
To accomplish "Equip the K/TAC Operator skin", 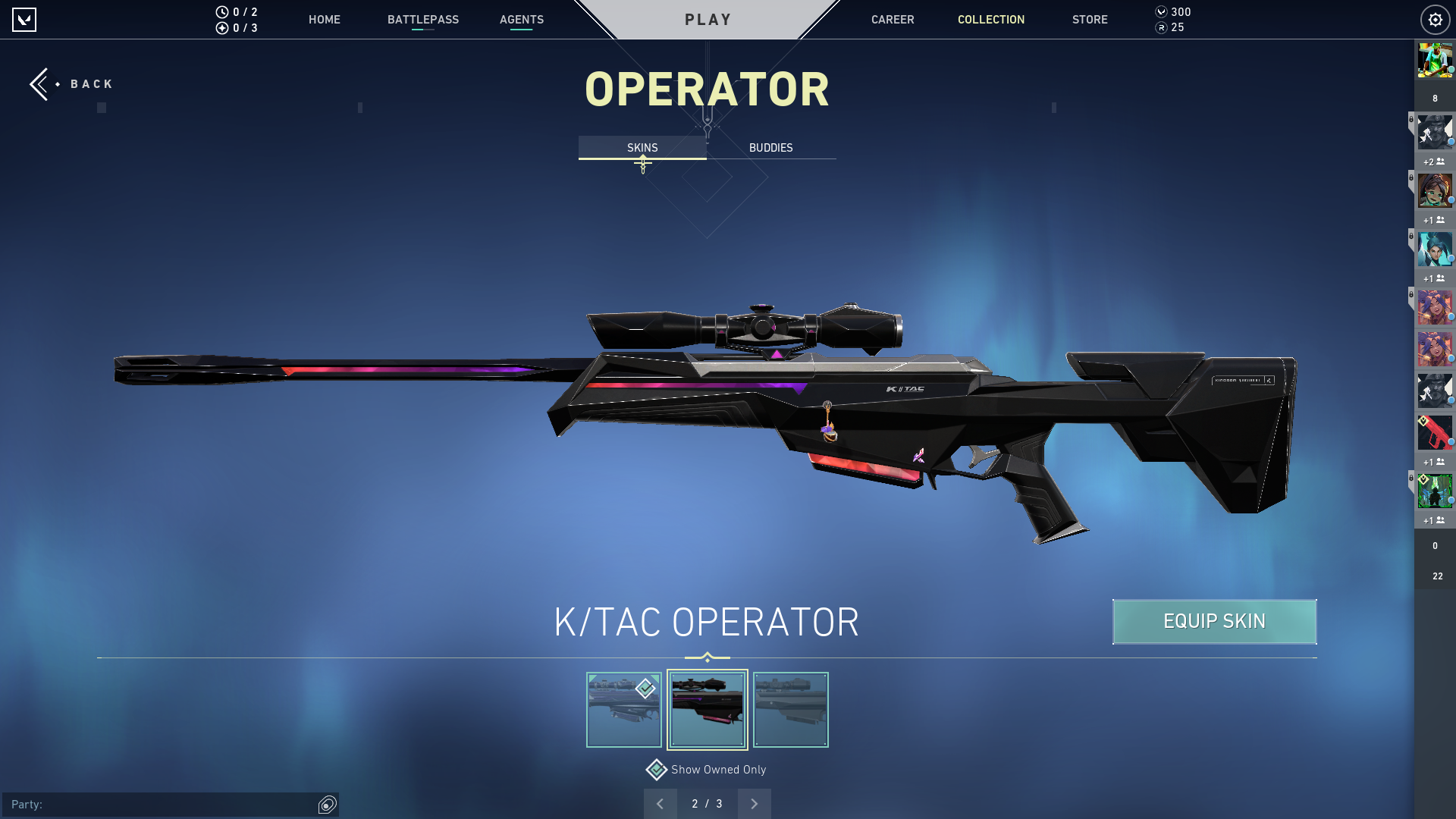I will pyautogui.click(x=1214, y=622).
